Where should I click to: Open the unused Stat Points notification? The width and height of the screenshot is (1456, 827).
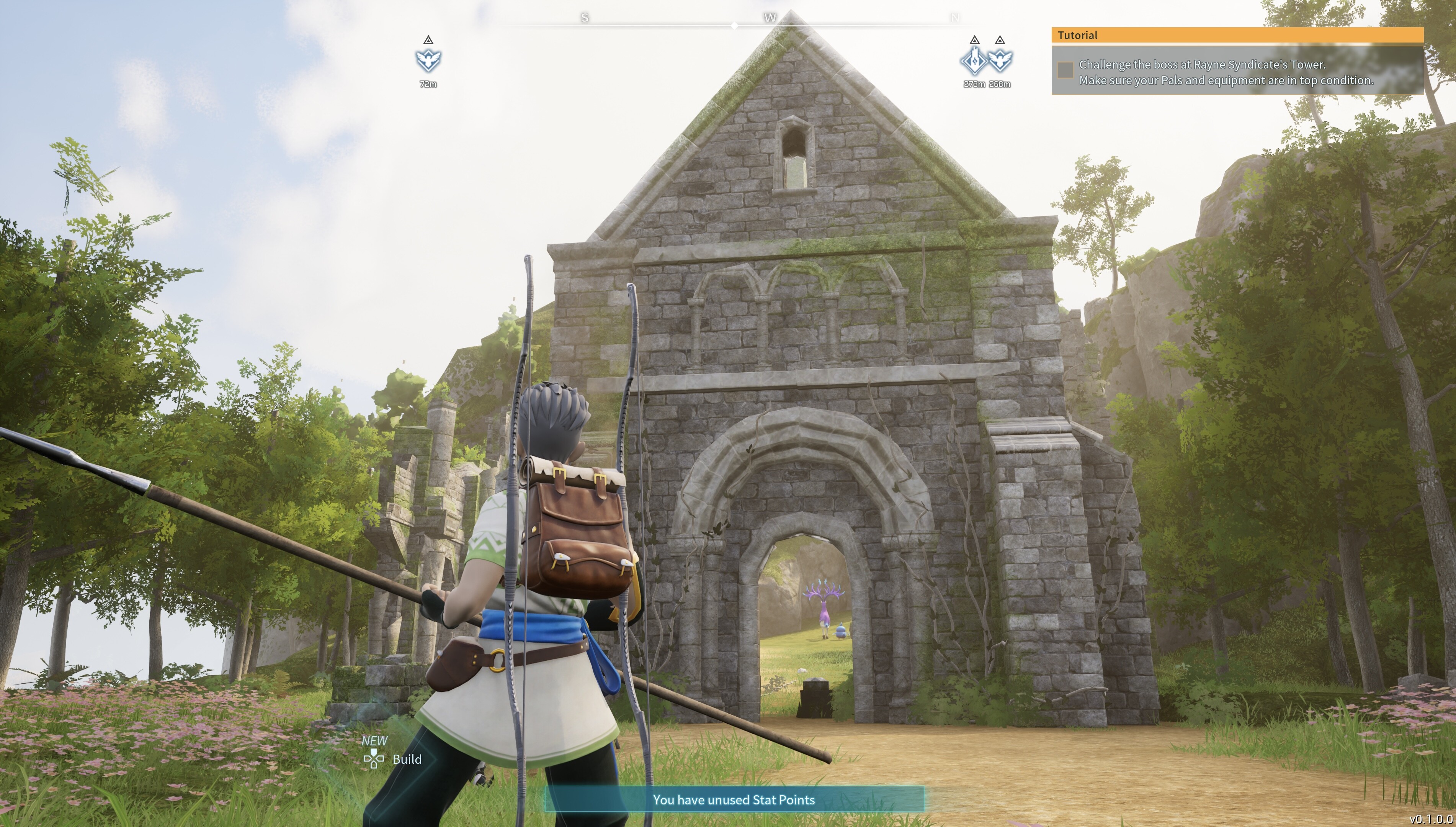click(734, 800)
